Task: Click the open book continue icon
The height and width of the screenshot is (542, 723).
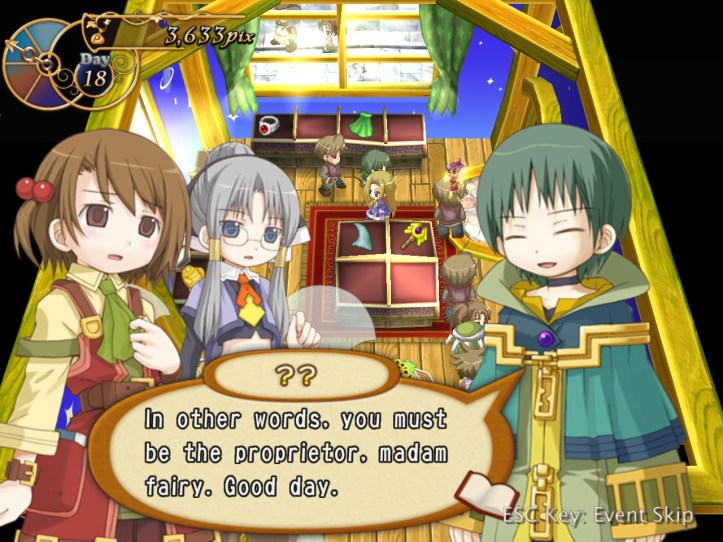Action: 486,495
